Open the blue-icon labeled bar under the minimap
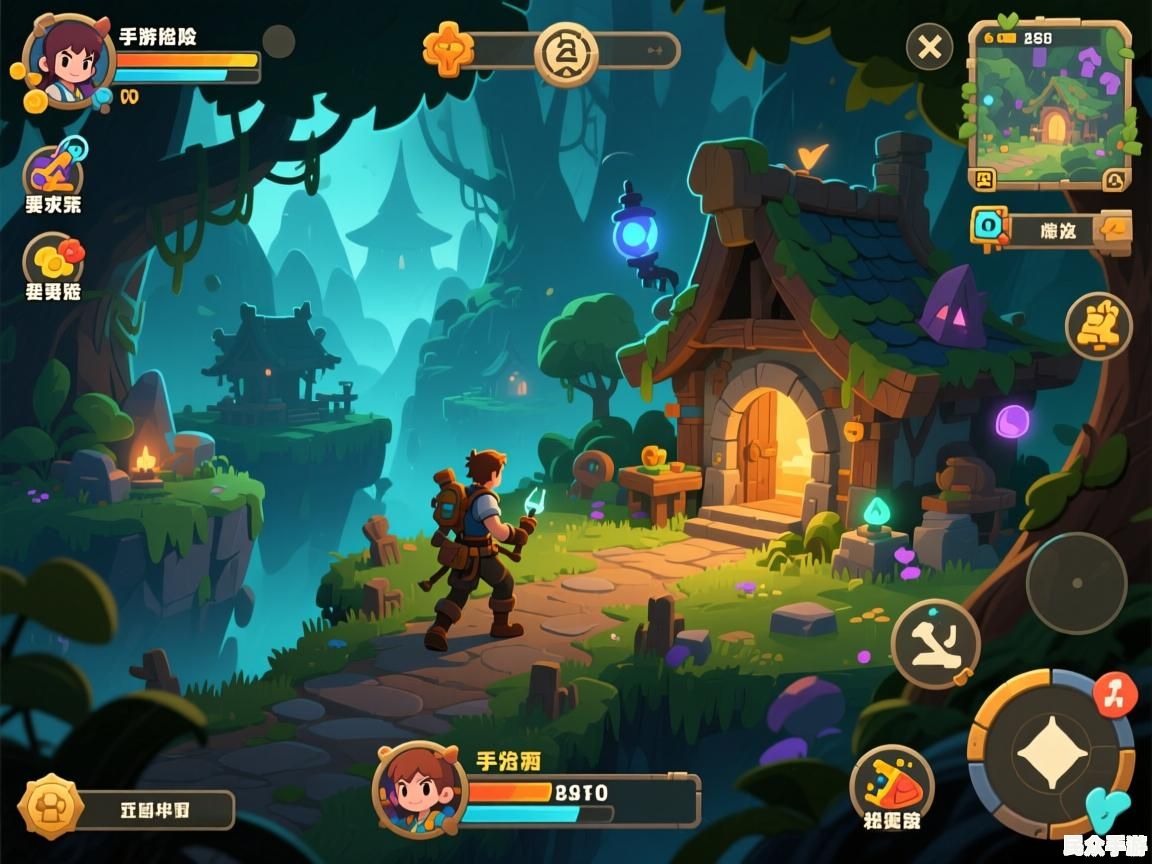This screenshot has width=1152, height=864. (1050, 229)
